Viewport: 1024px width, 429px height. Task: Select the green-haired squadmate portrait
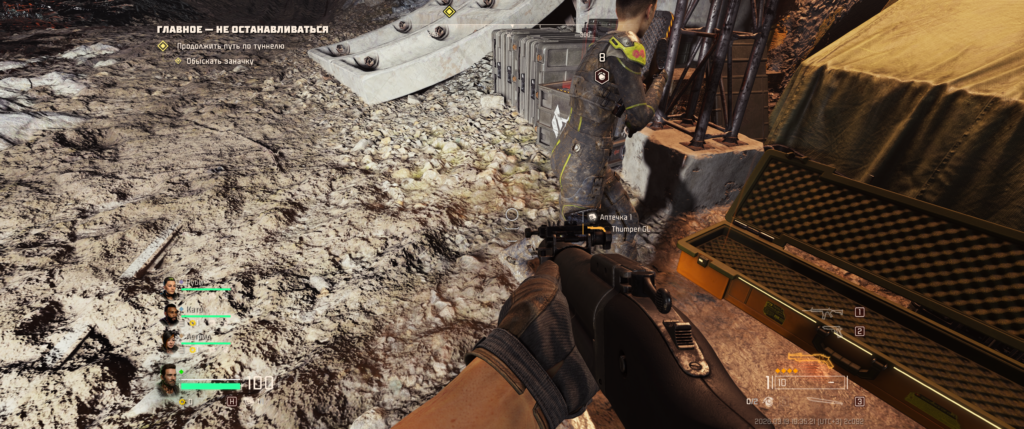[171, 288]
